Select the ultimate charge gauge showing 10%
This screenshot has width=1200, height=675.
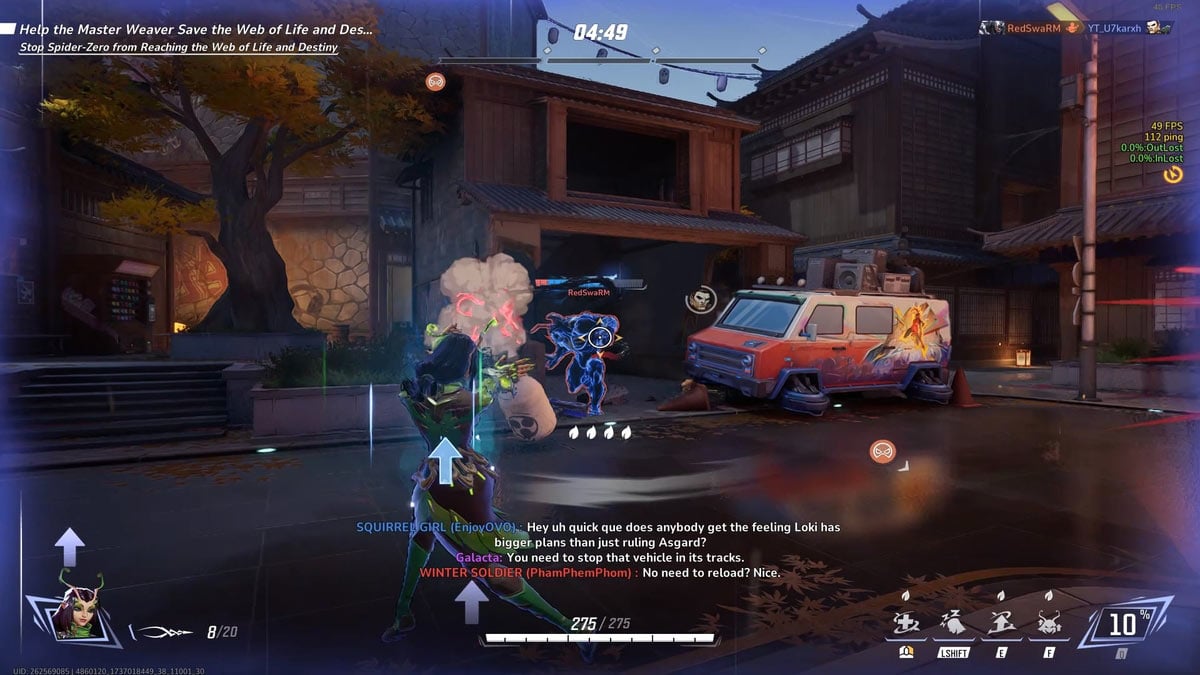coord(1122,625)
